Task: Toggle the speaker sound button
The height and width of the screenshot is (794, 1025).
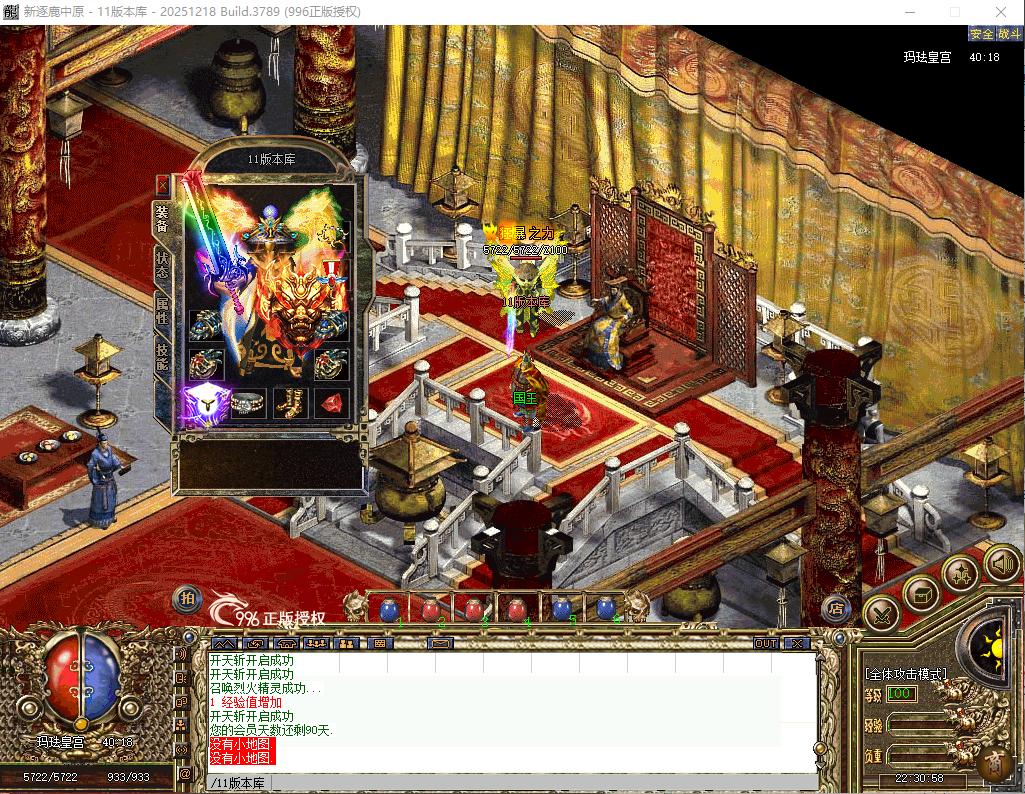Action: point(1001,563)
